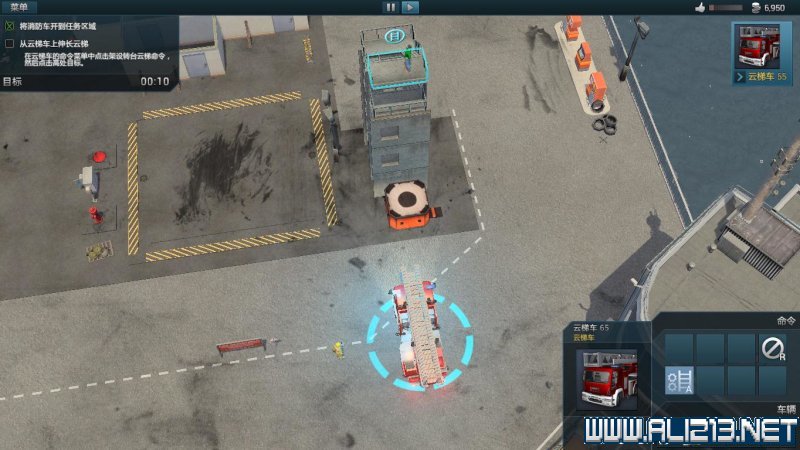
Task: Pause the game
Action: tap(390, 7)
